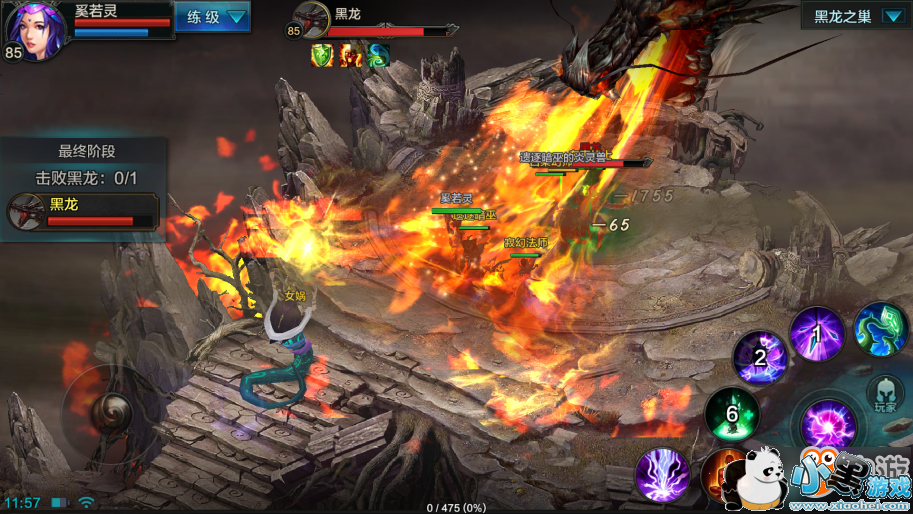Activate the purple burst skill on cooldown 2
The image size is (913, 514).
[761, 358]
